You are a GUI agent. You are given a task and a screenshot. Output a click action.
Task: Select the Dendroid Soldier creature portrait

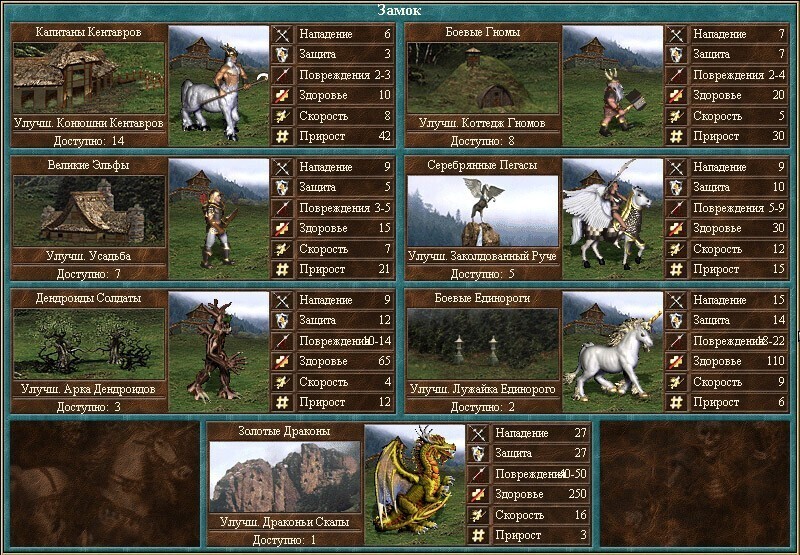pos(218,350)
